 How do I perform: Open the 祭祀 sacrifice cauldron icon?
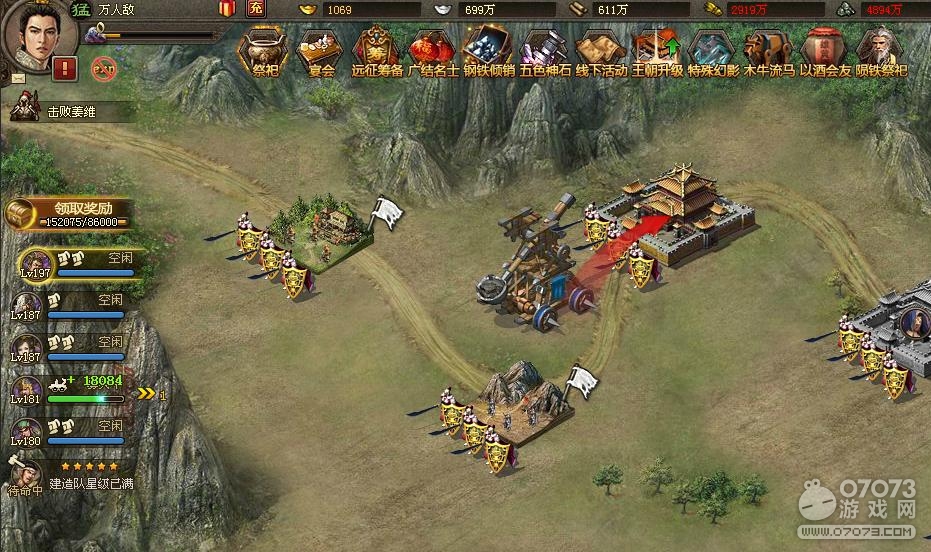pos(265,50)
